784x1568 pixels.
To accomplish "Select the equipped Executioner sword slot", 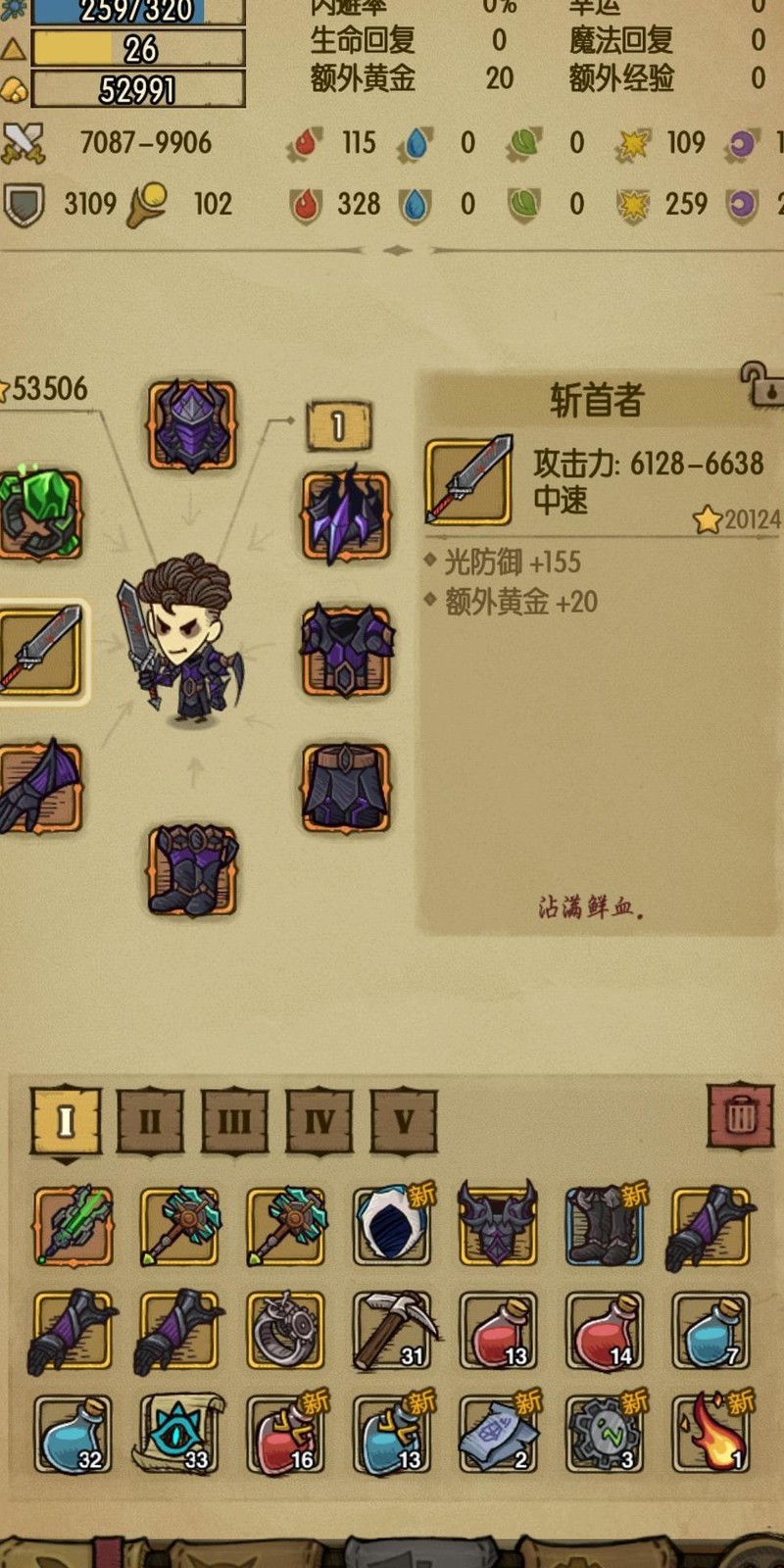I will coord(41,651).
